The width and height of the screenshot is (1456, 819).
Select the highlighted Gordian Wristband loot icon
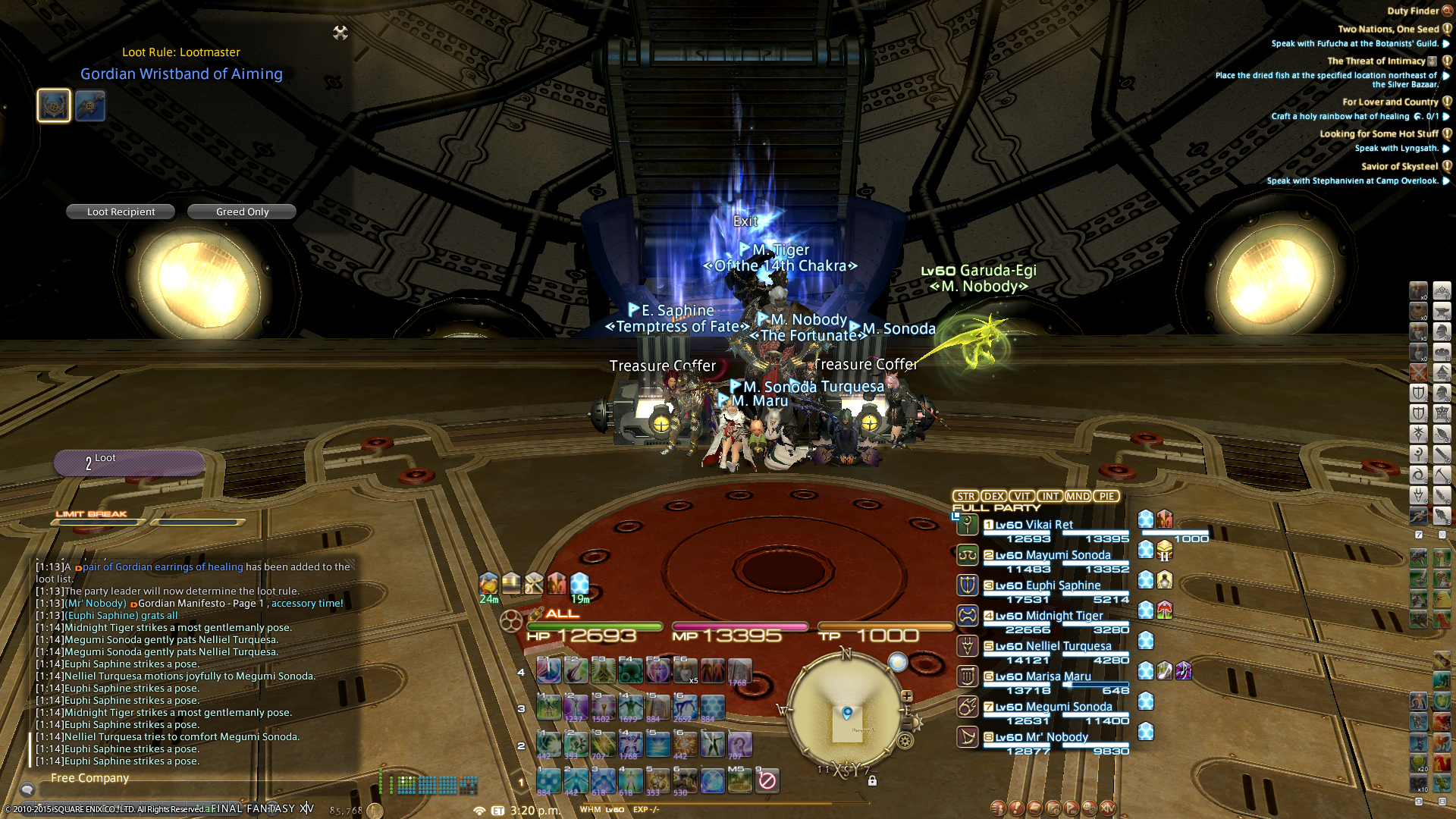tap(54, 105)
